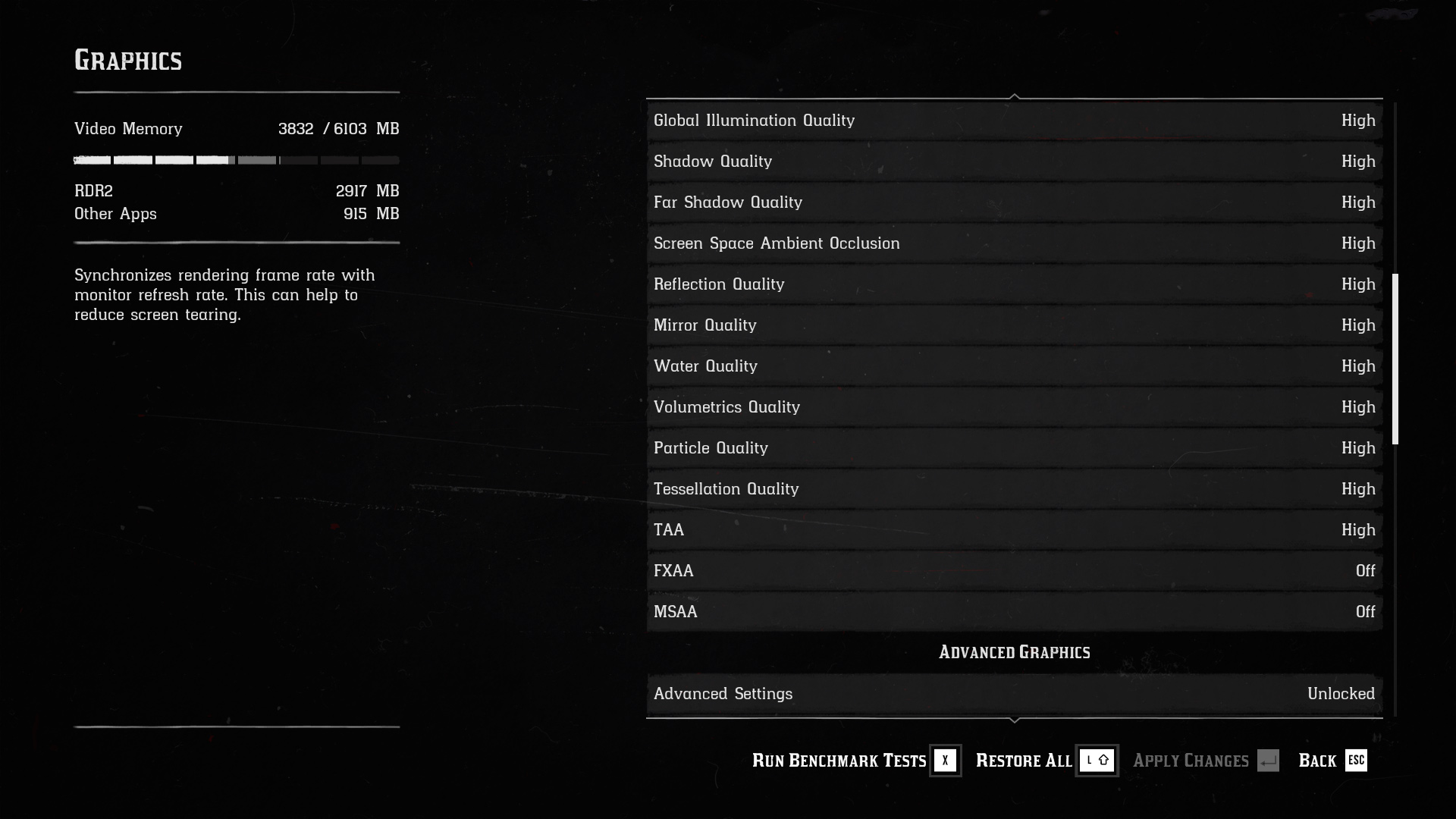Click the down arrow below the settings list
The width and height of the screenshot is (1456, 819).
(1015, 720)
